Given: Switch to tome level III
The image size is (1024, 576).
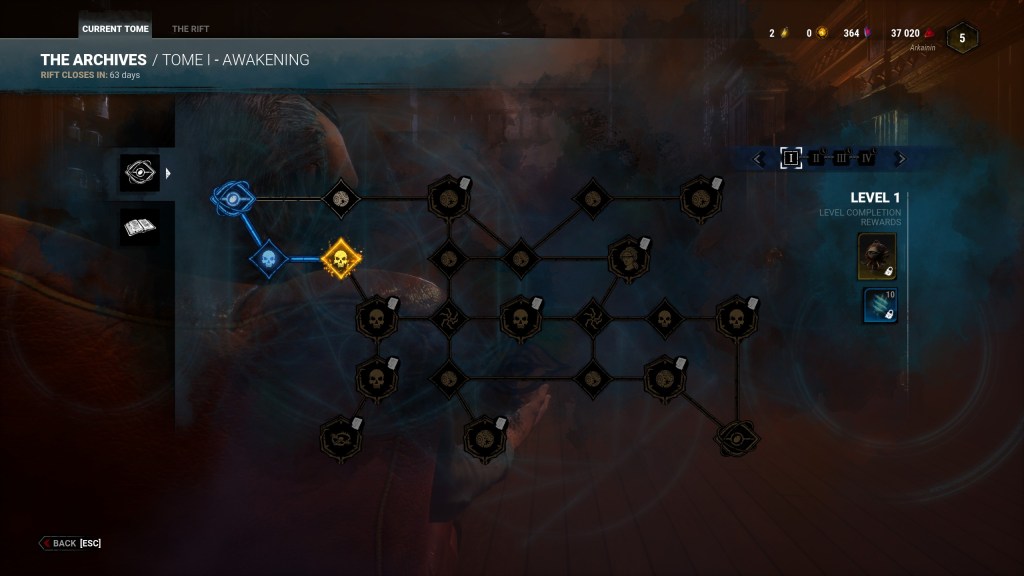Looking at the screenshot, I should pos(842,158).
